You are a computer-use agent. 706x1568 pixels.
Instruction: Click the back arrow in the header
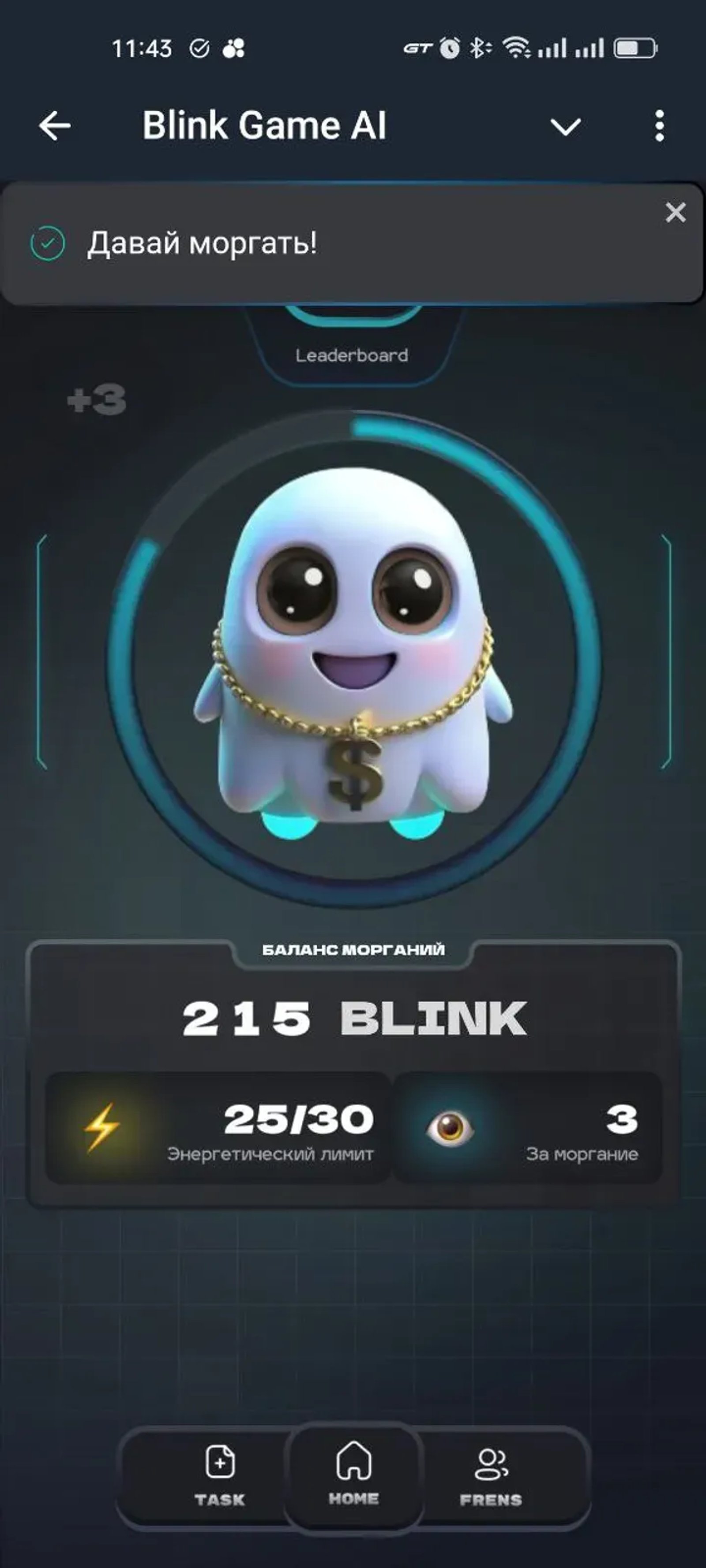pos(53,125)
